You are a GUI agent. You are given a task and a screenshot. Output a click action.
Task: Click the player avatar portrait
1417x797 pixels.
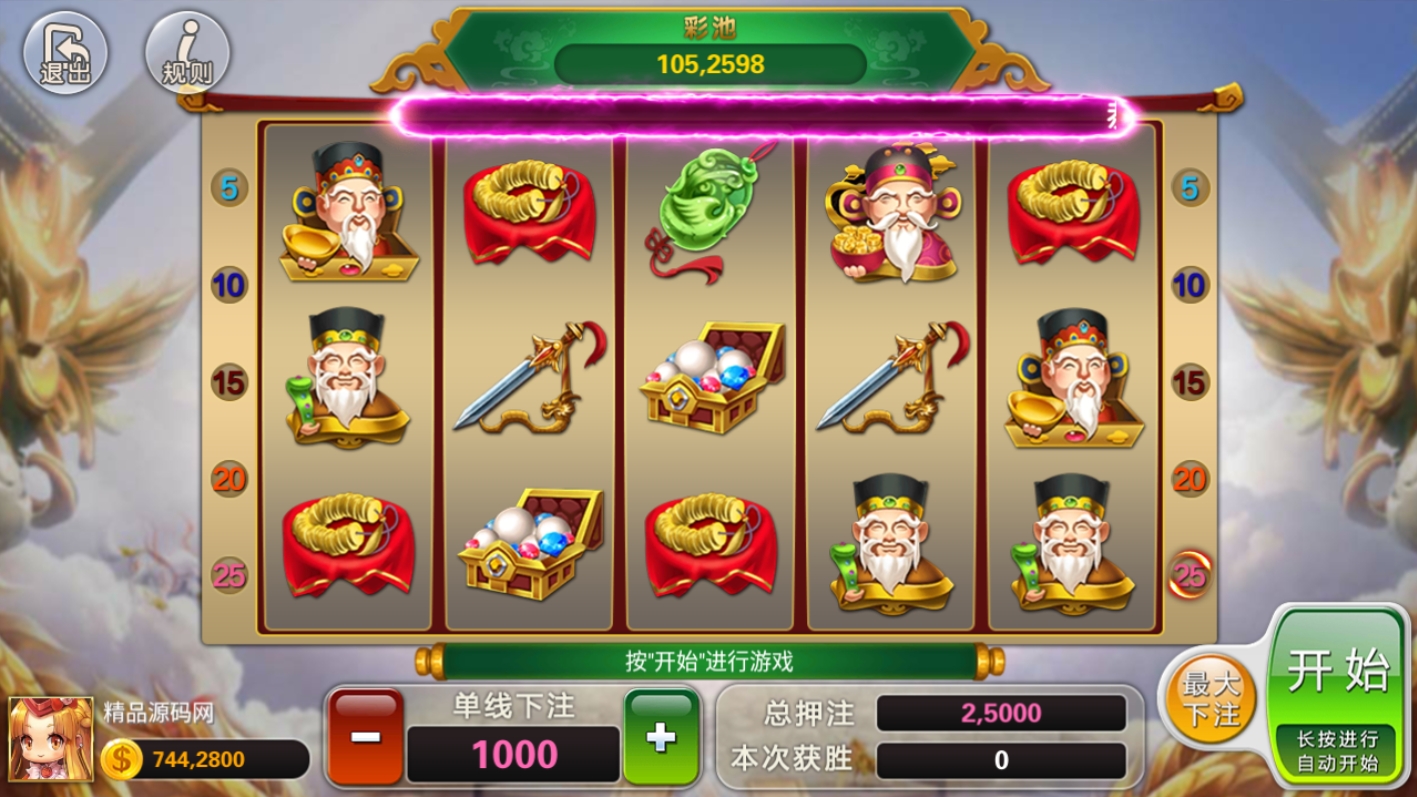[x=50, y=739]
